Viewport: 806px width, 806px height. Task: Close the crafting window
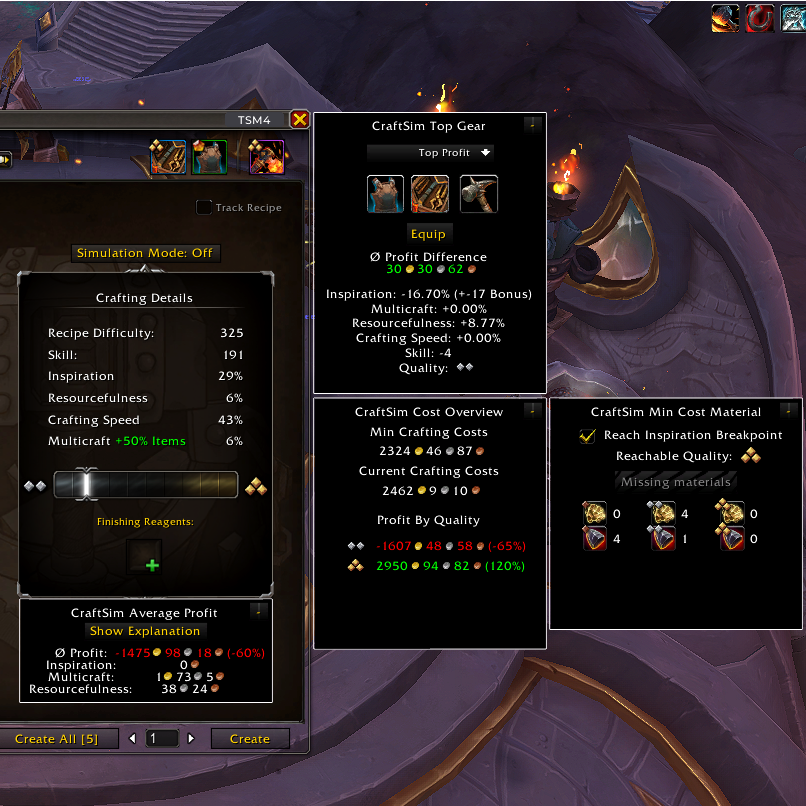299,120
